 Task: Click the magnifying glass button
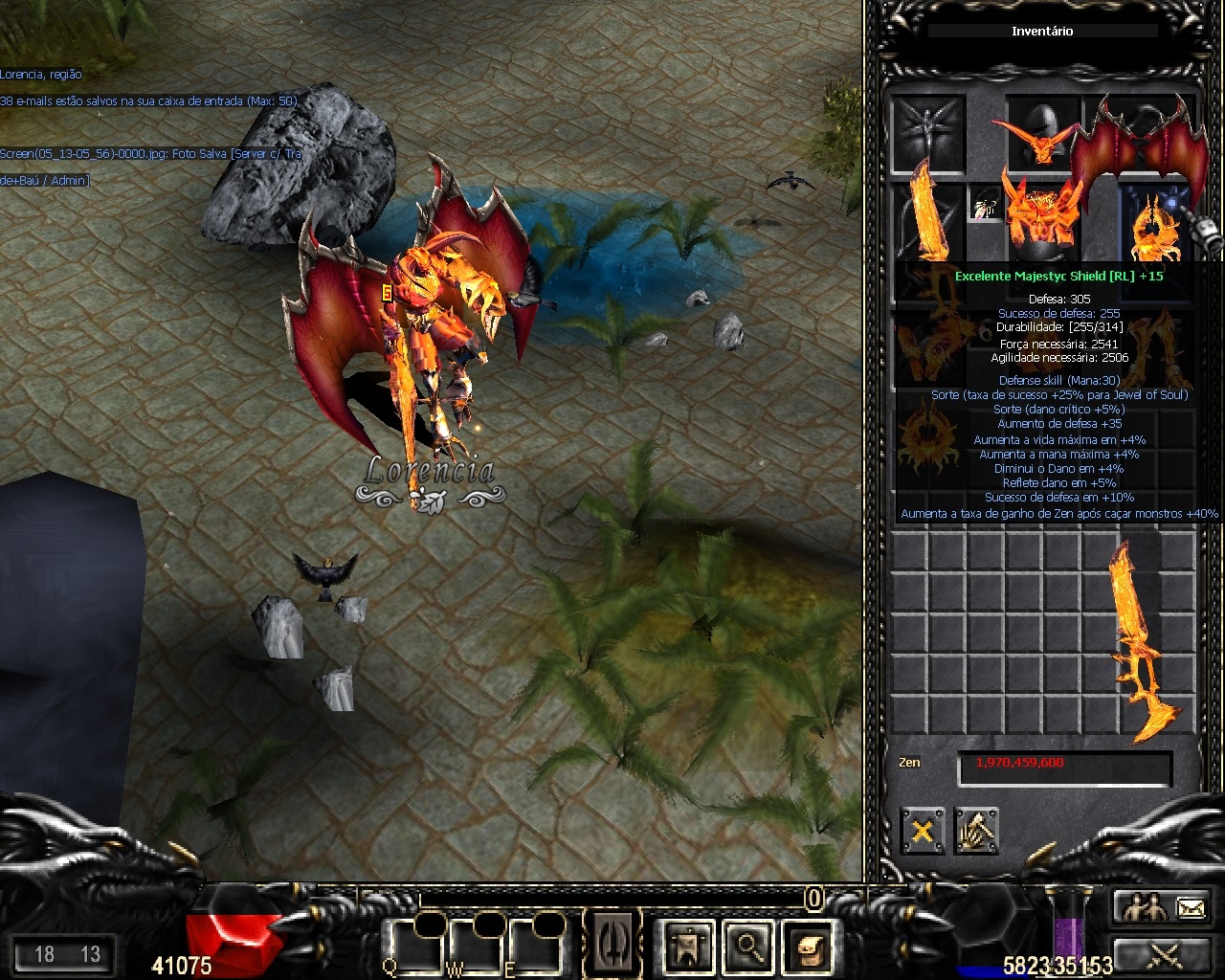click(x=747, y=946)
